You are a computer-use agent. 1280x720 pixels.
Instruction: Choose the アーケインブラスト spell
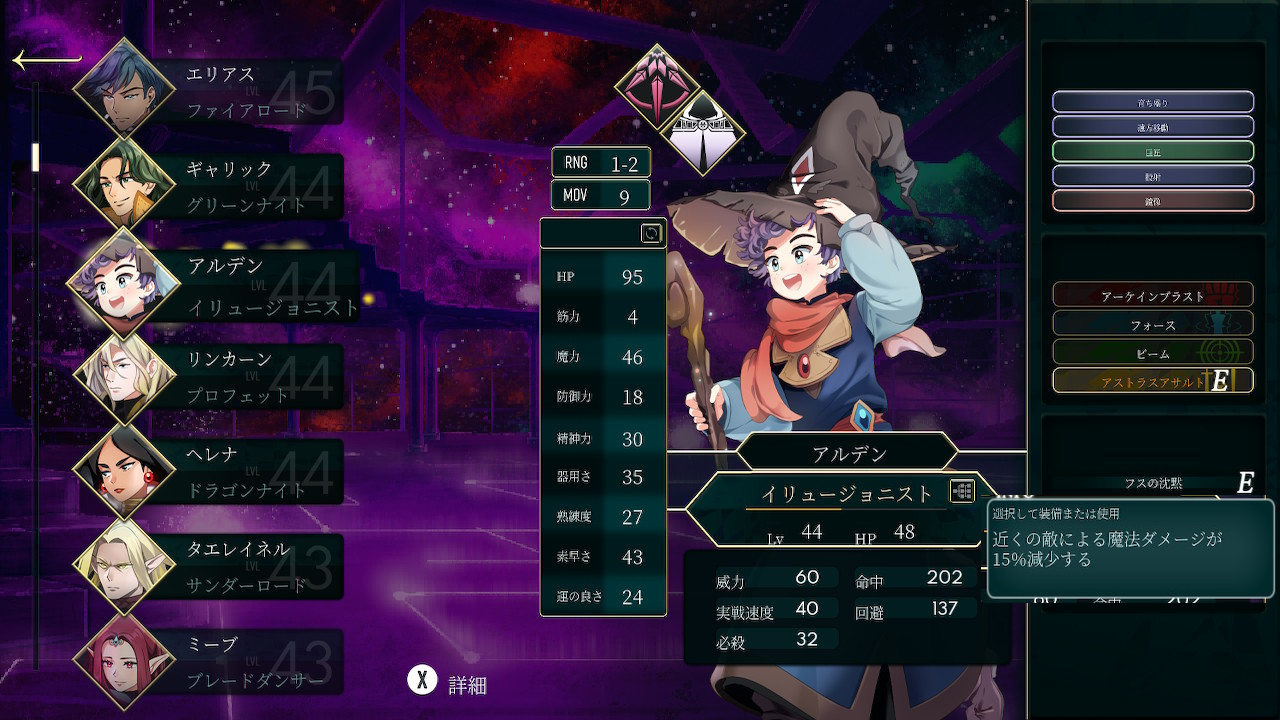(x=1152, y=294)
